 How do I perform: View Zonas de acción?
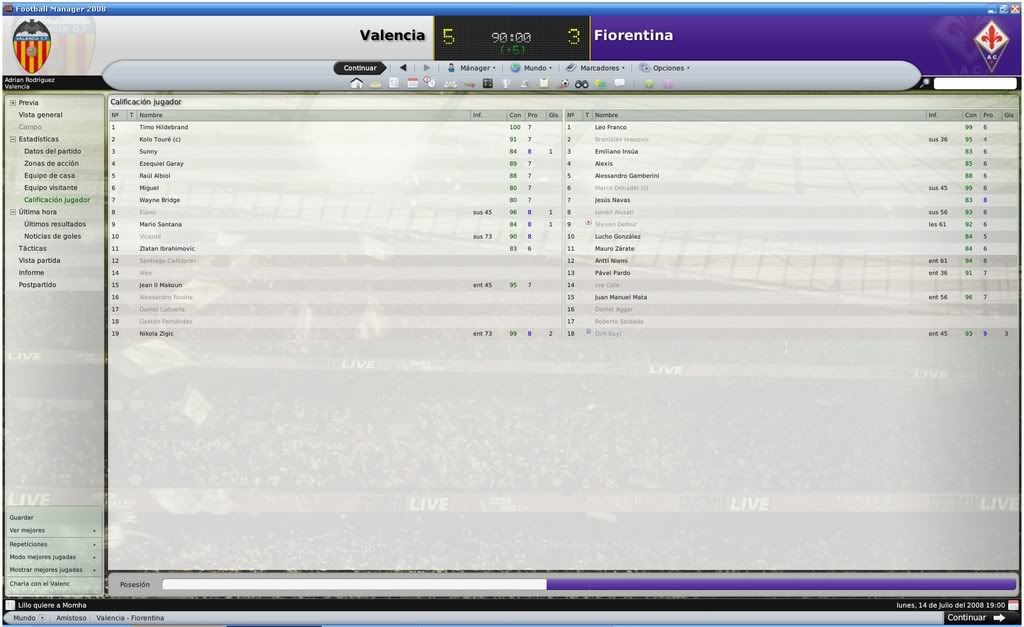tap(51, 163)
